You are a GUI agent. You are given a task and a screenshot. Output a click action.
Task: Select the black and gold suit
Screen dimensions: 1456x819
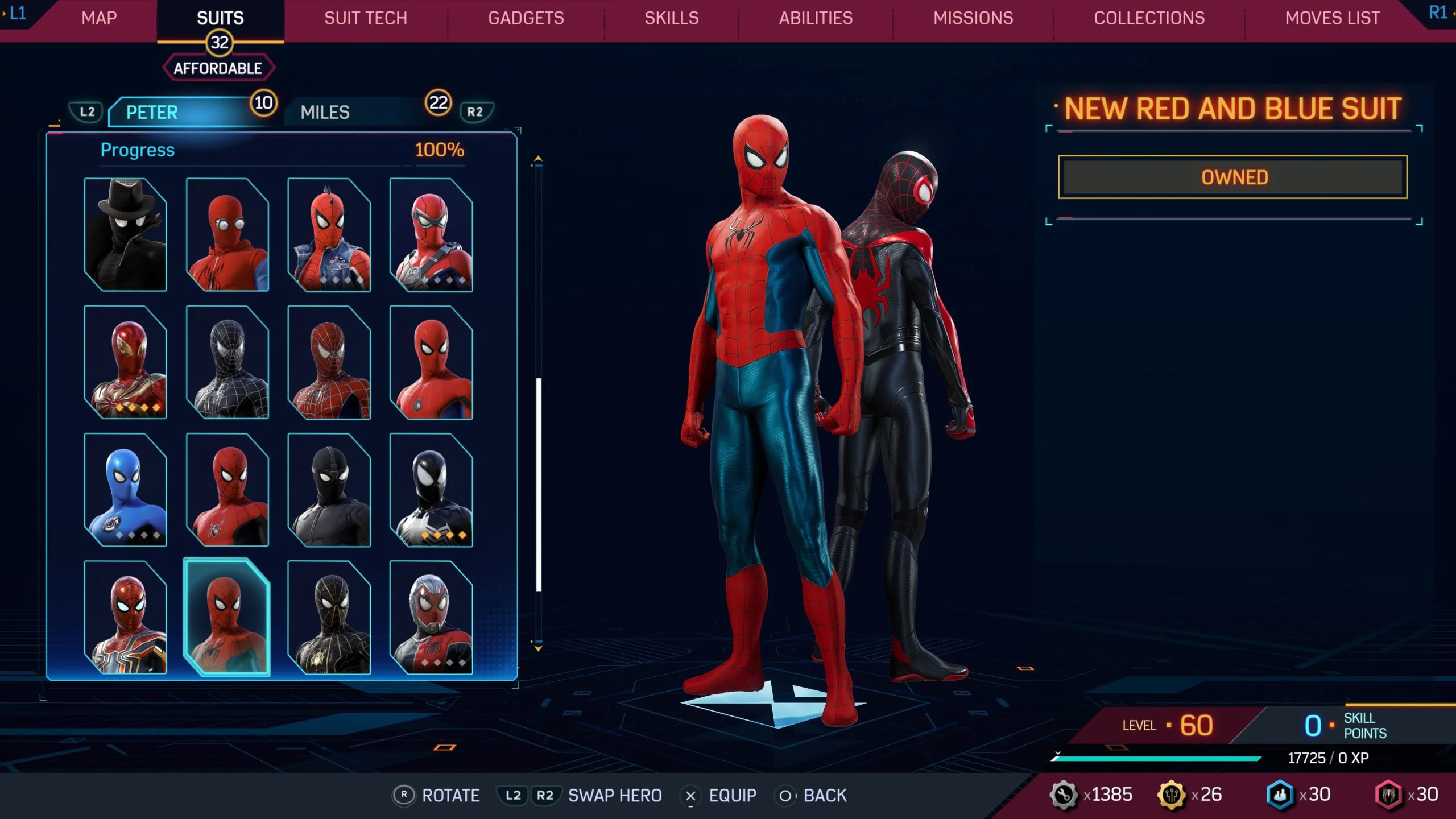point(329,617)
